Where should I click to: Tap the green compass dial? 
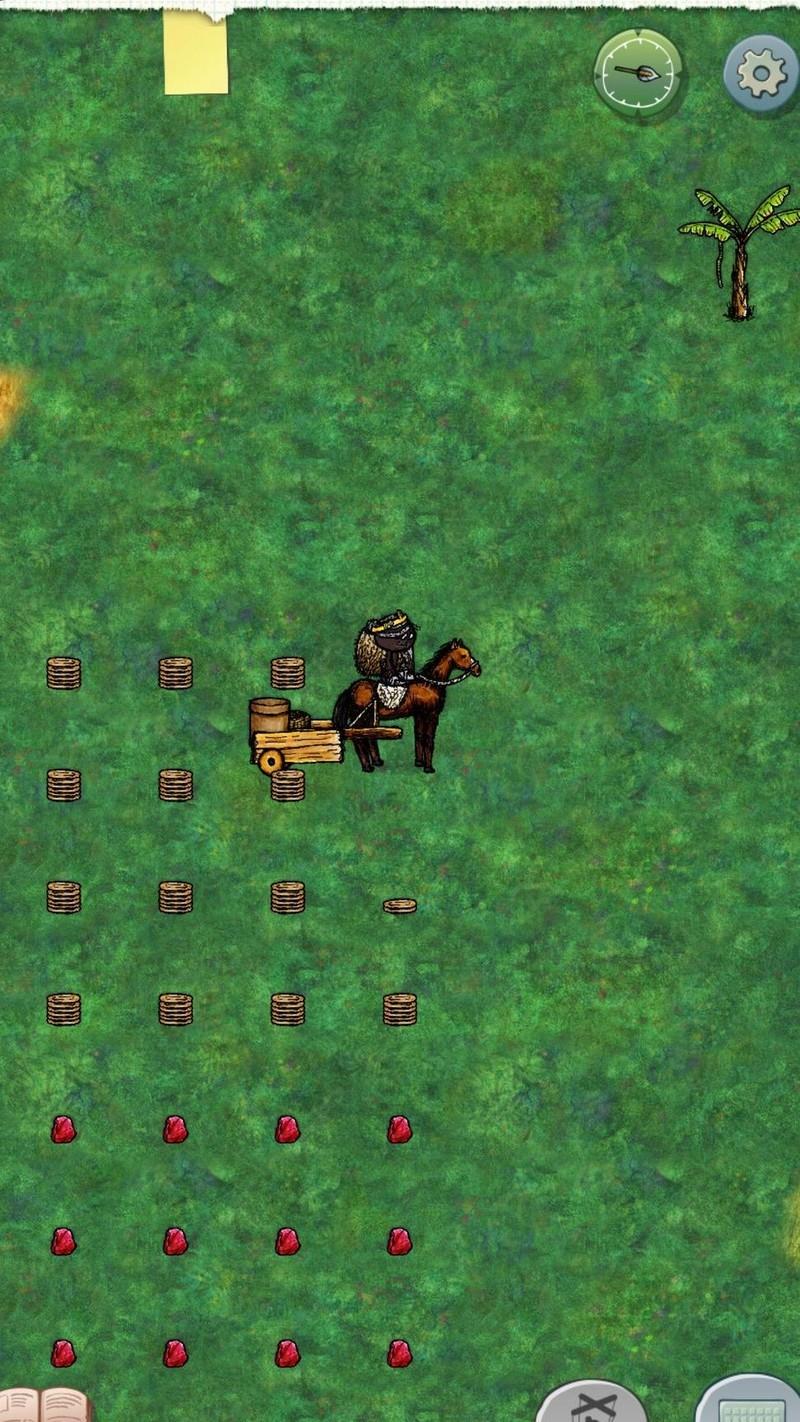tap(639, 73)
